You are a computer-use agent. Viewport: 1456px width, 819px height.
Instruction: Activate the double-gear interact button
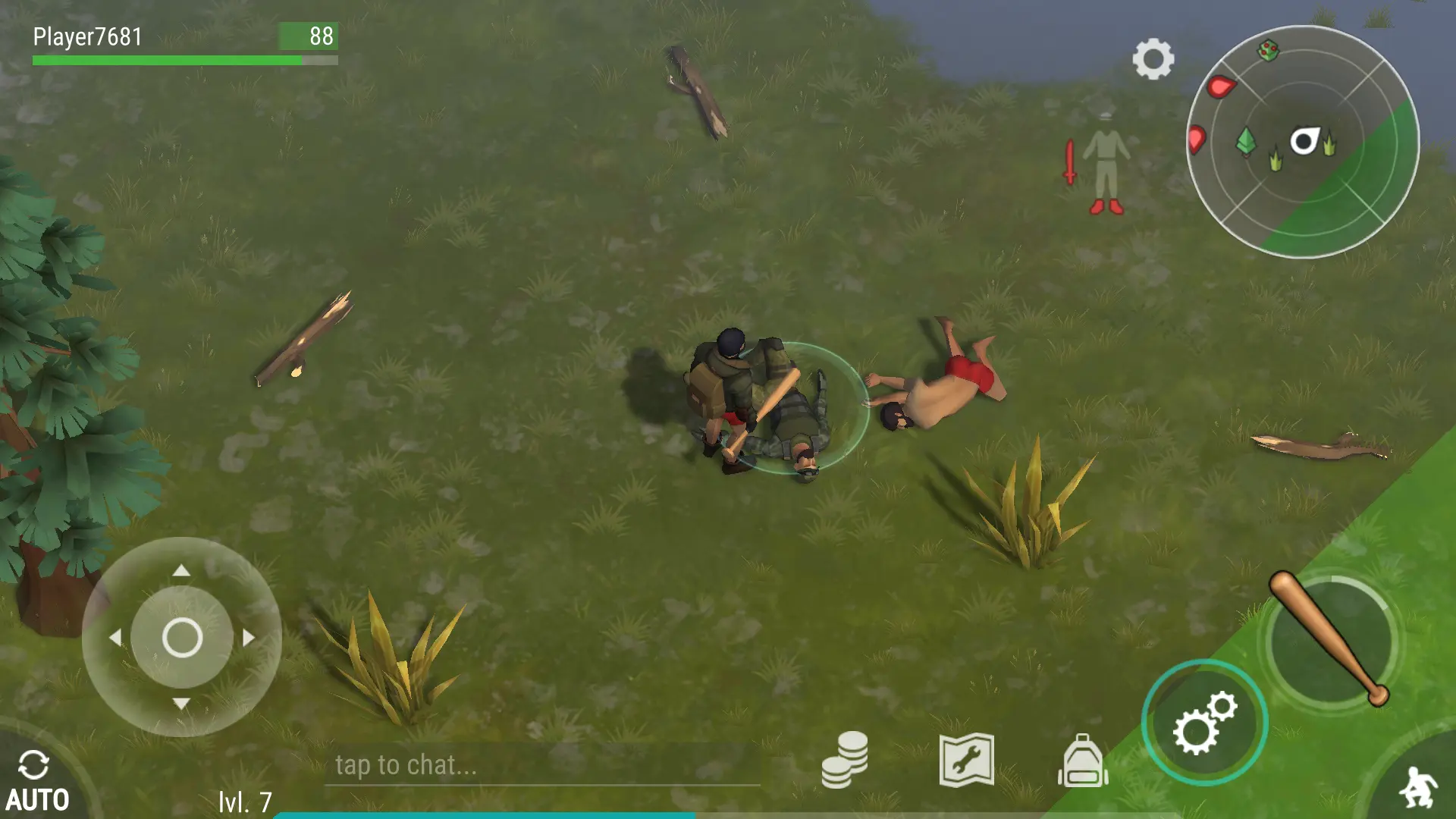[x=1203, y=723]
